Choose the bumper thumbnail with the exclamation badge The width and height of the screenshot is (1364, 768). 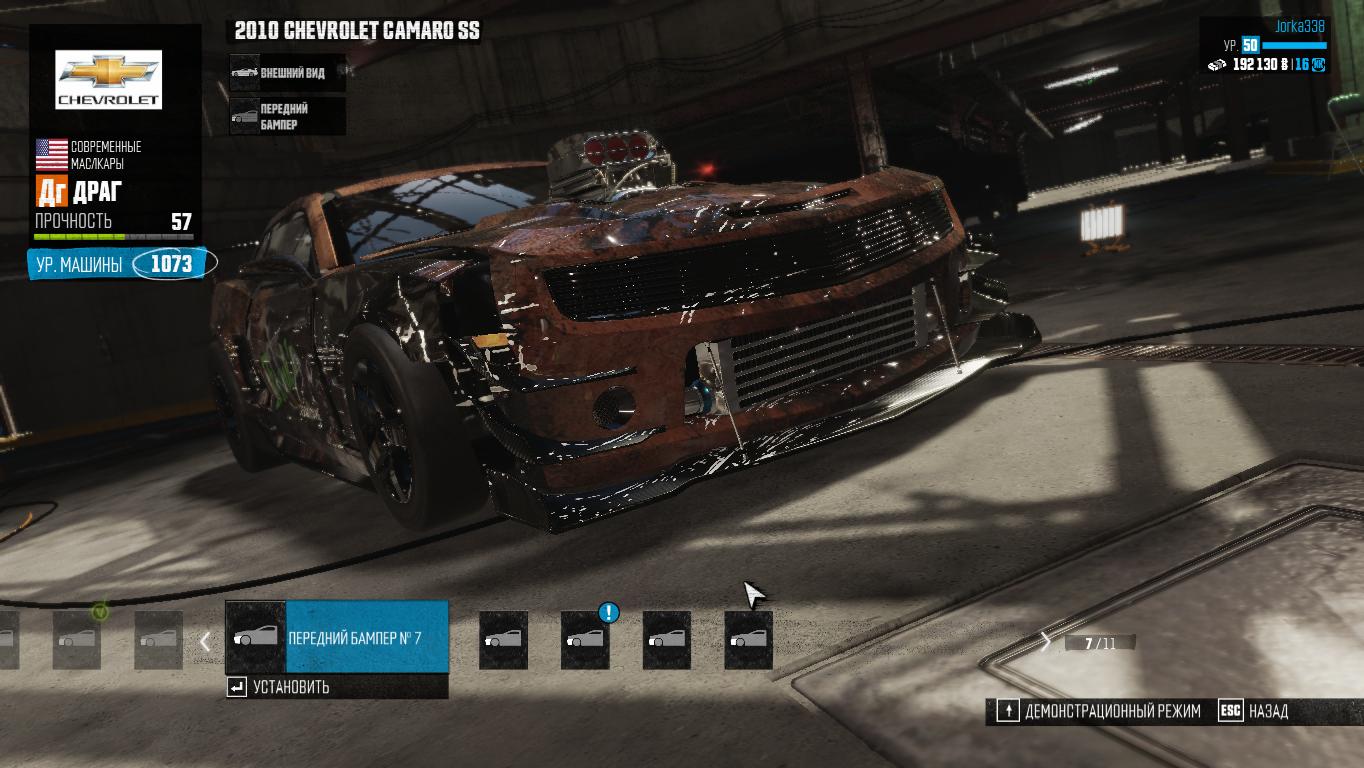[x=585, y=640]
